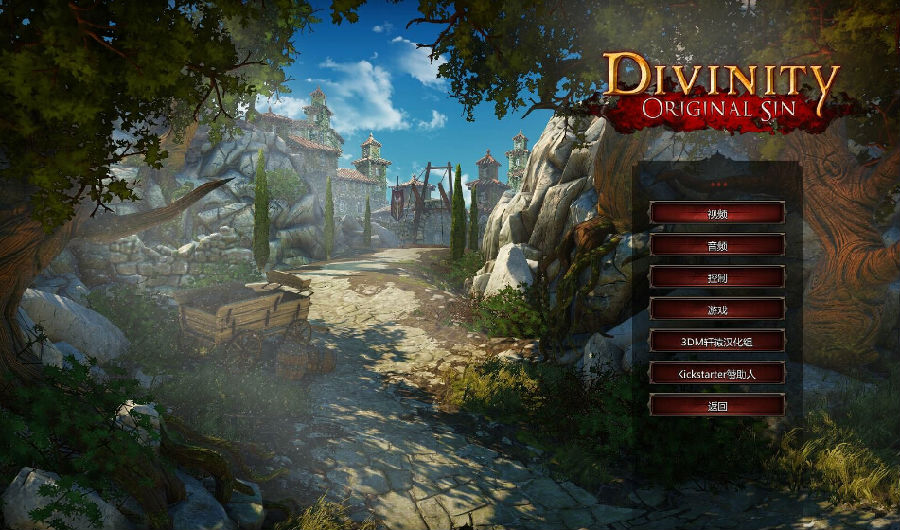
Task: Open the 音频 (Audio) settings
Action: point(717,245)
